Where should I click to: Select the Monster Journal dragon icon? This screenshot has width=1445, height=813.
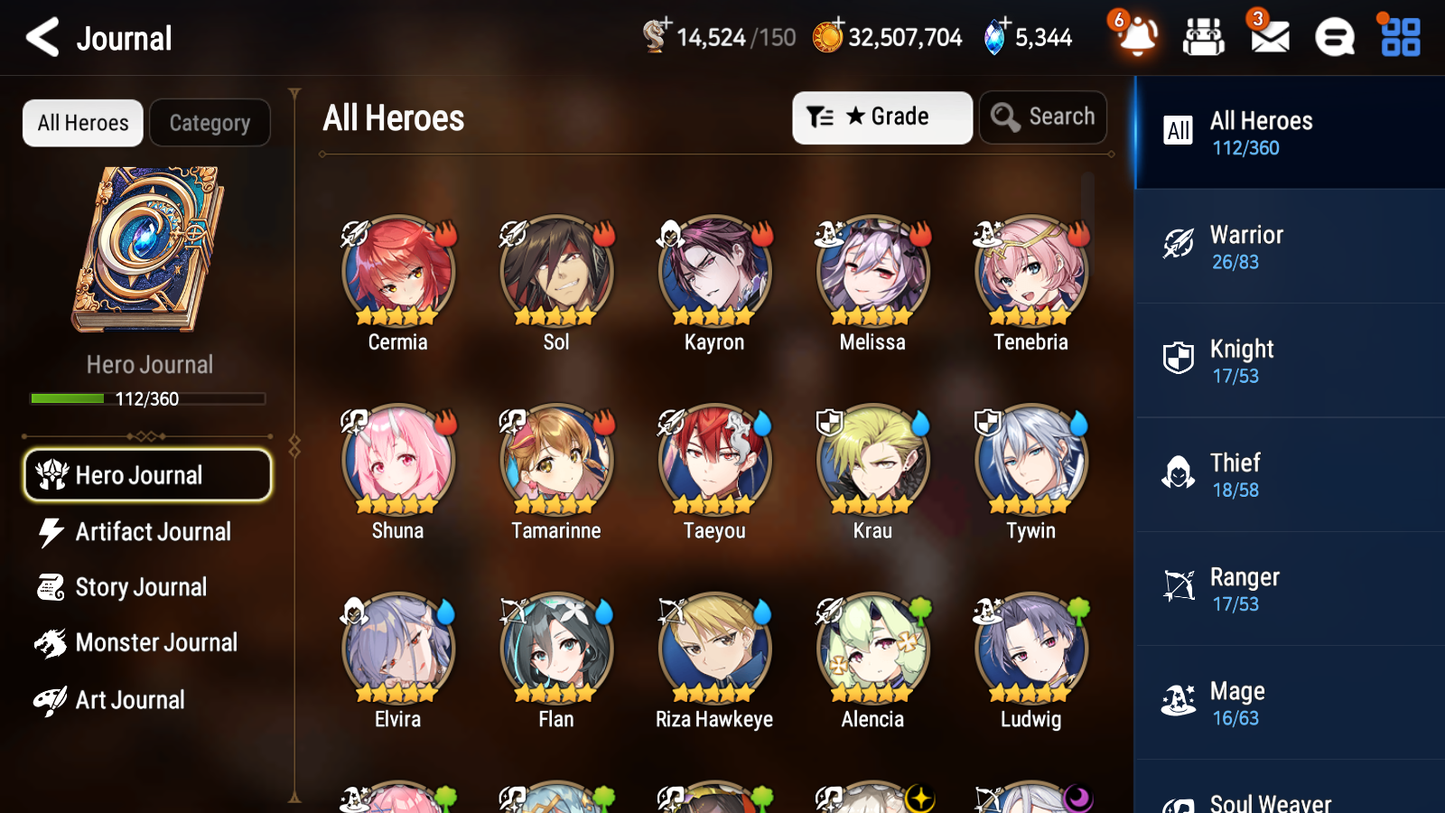pos(48,643)
